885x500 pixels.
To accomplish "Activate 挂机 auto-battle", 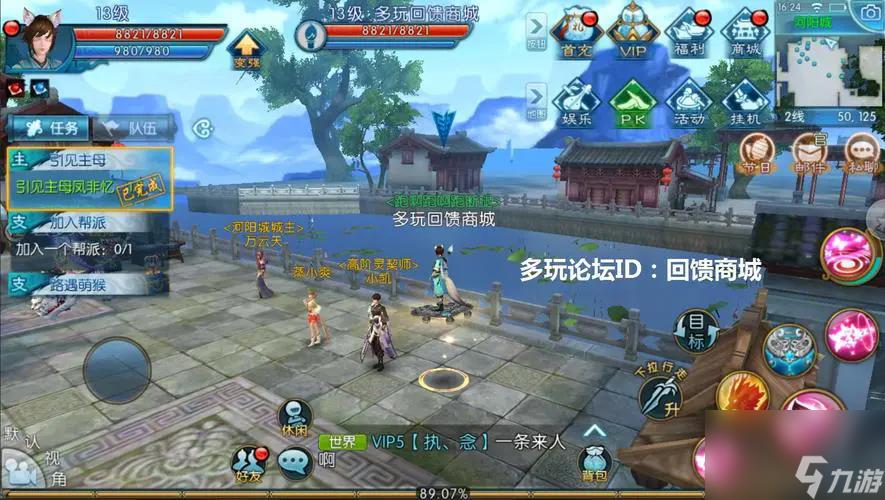I will pos(746,102).
